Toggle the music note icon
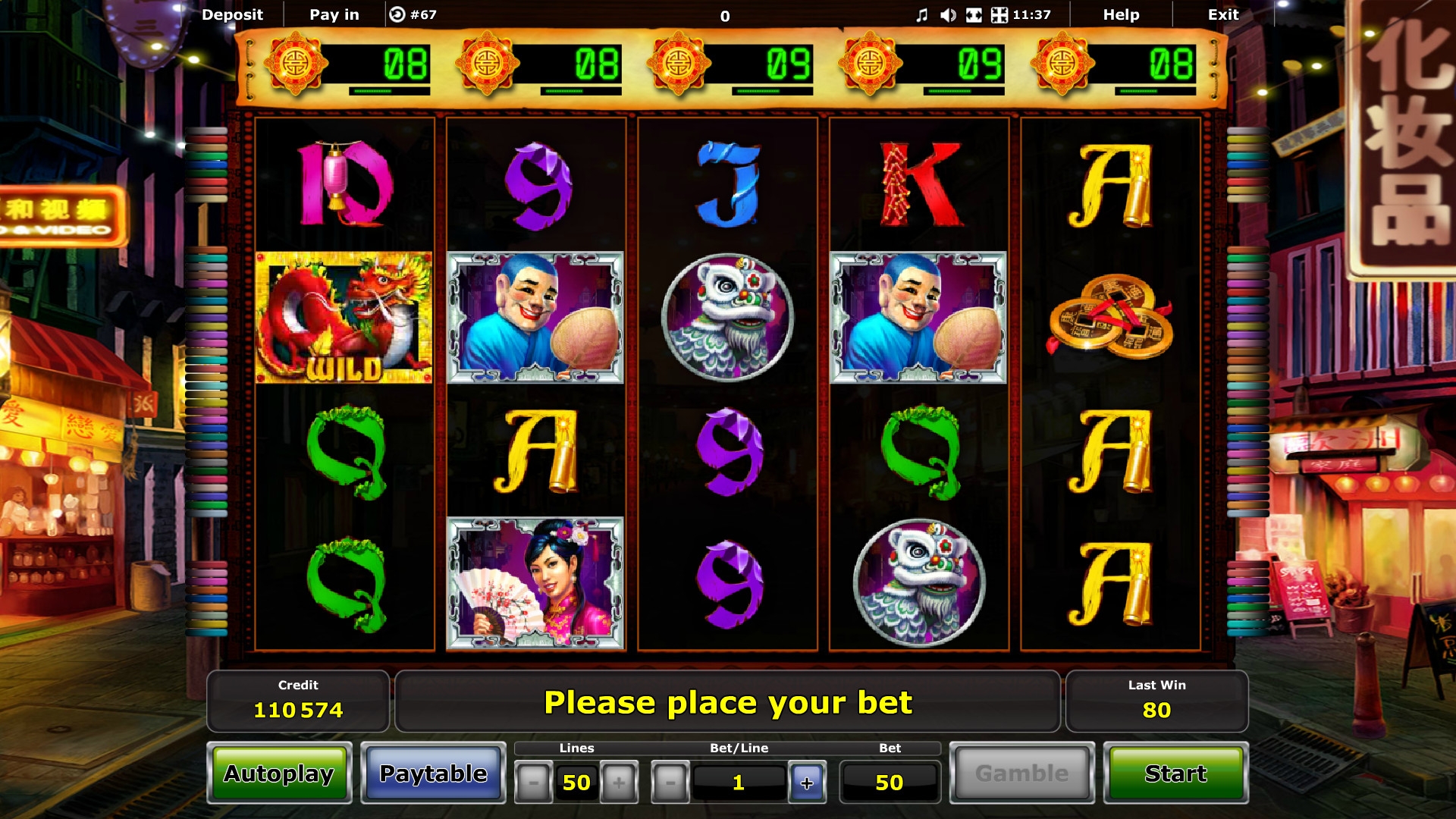This screenshot has height=819, width=1456. tap(921, 15)
